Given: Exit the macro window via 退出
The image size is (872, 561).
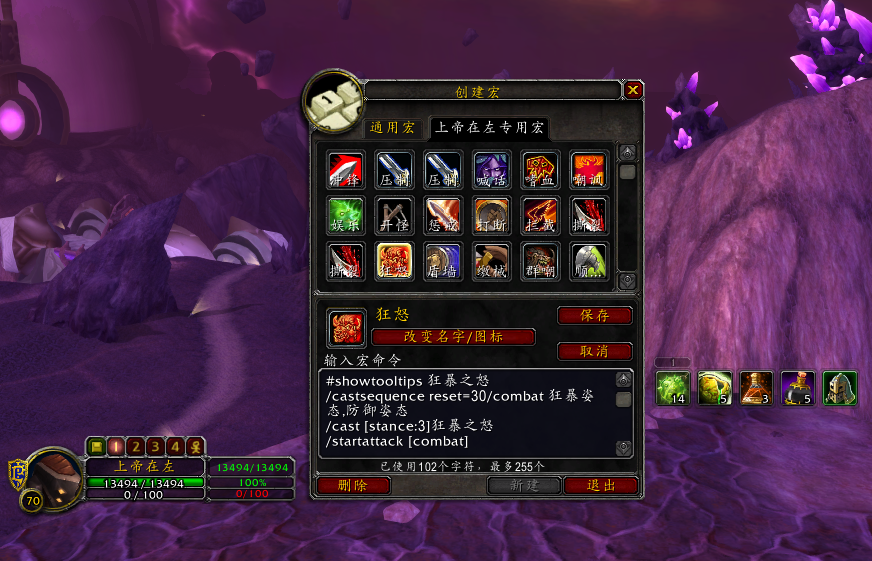Looking at the screenshot, I should pos(600,485).
